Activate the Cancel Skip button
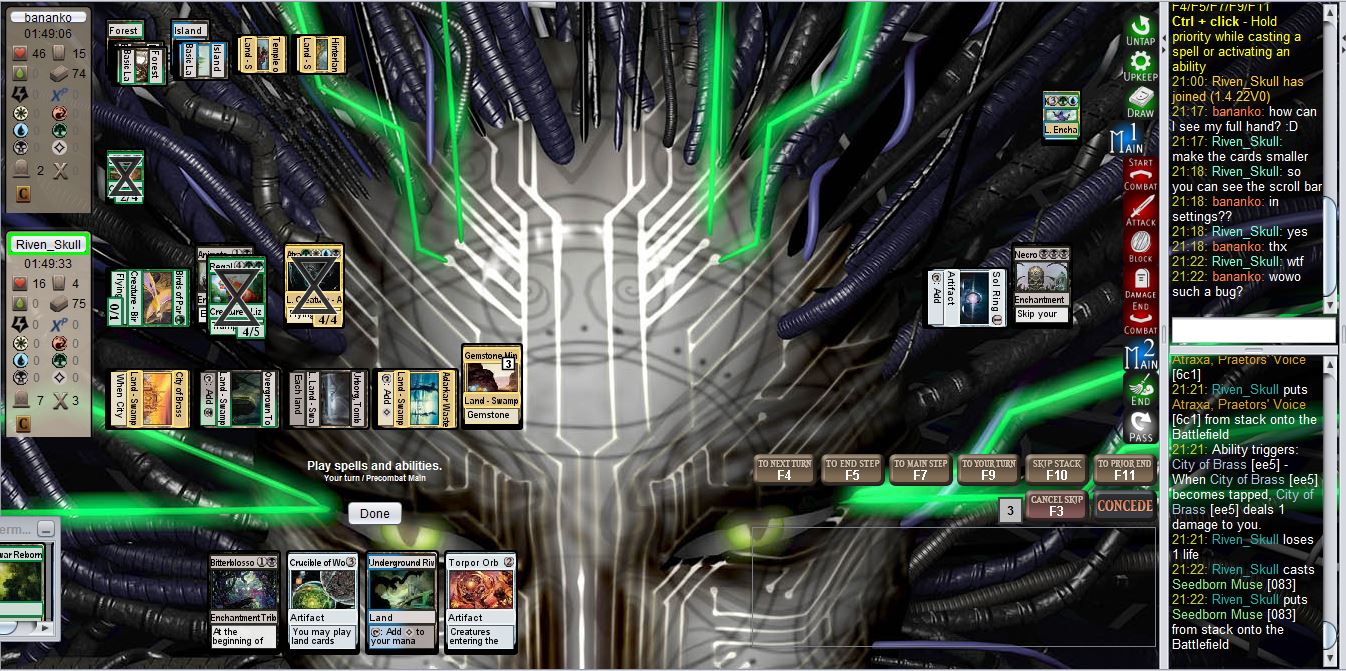 click(x=1056, y=506)
